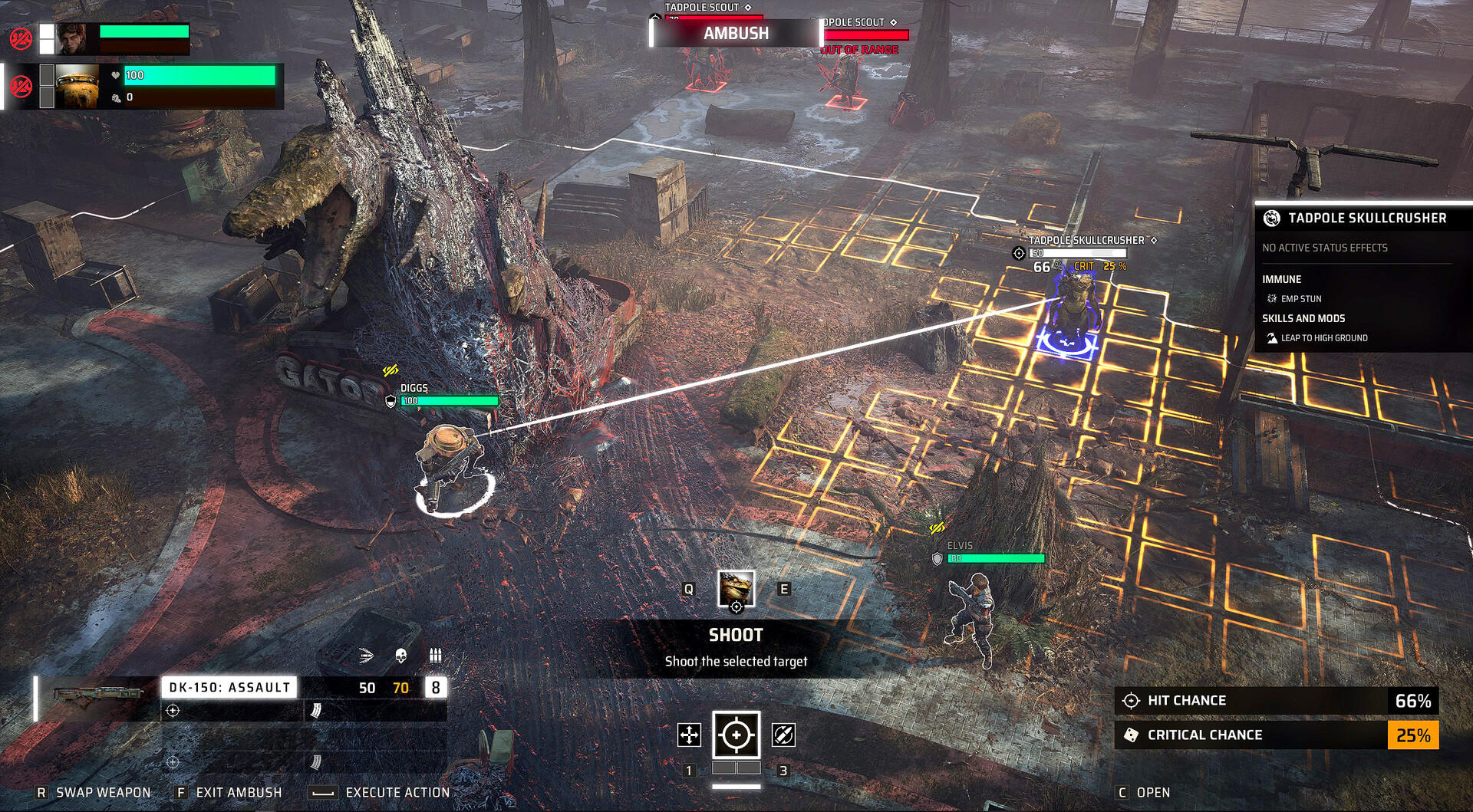Click the Q key previous-target selector
This screenshot has width=1473, height=812.
click(690, 590)
